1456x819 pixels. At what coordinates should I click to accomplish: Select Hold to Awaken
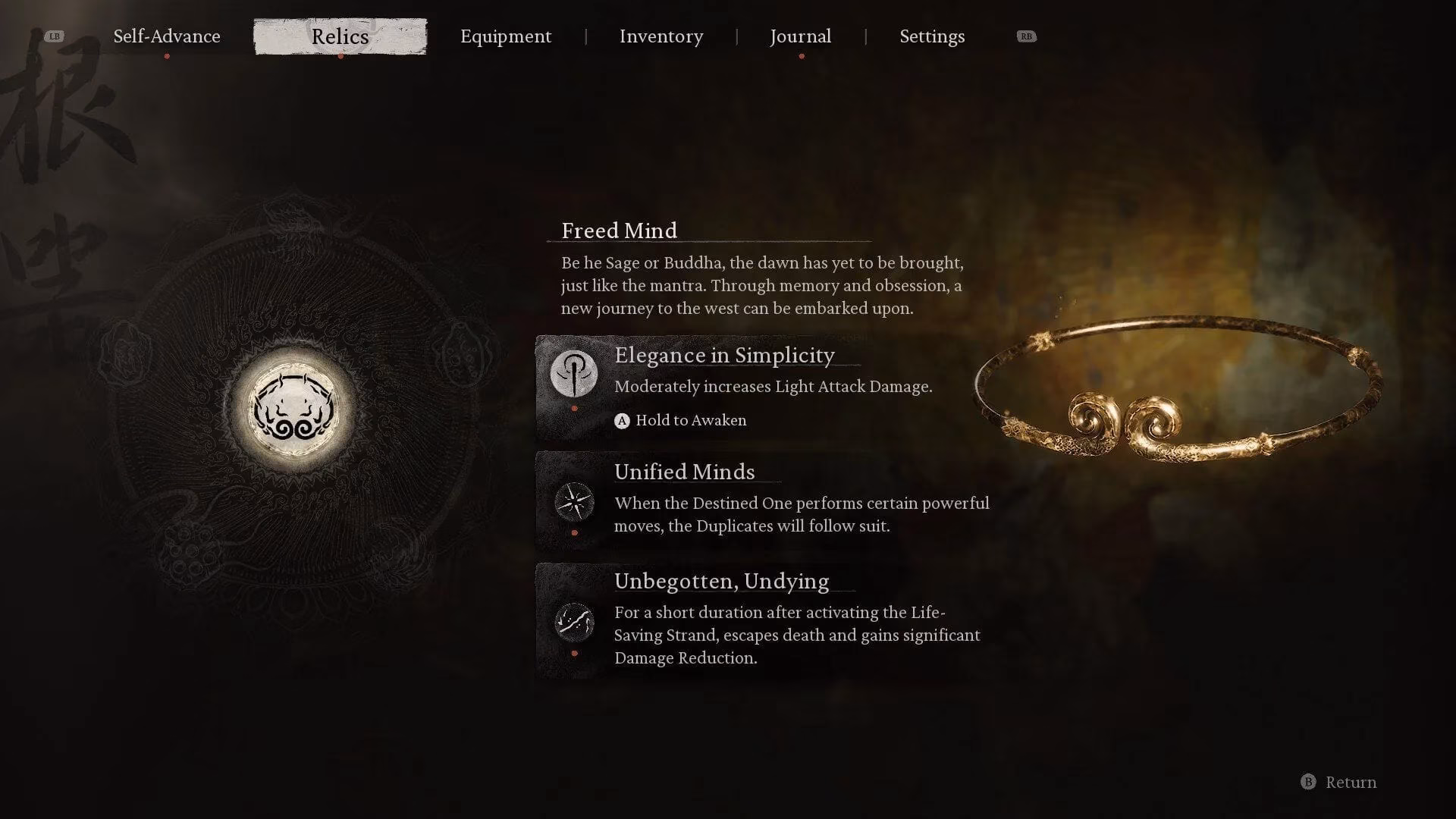pyautogui.click(x=690, y=419)
